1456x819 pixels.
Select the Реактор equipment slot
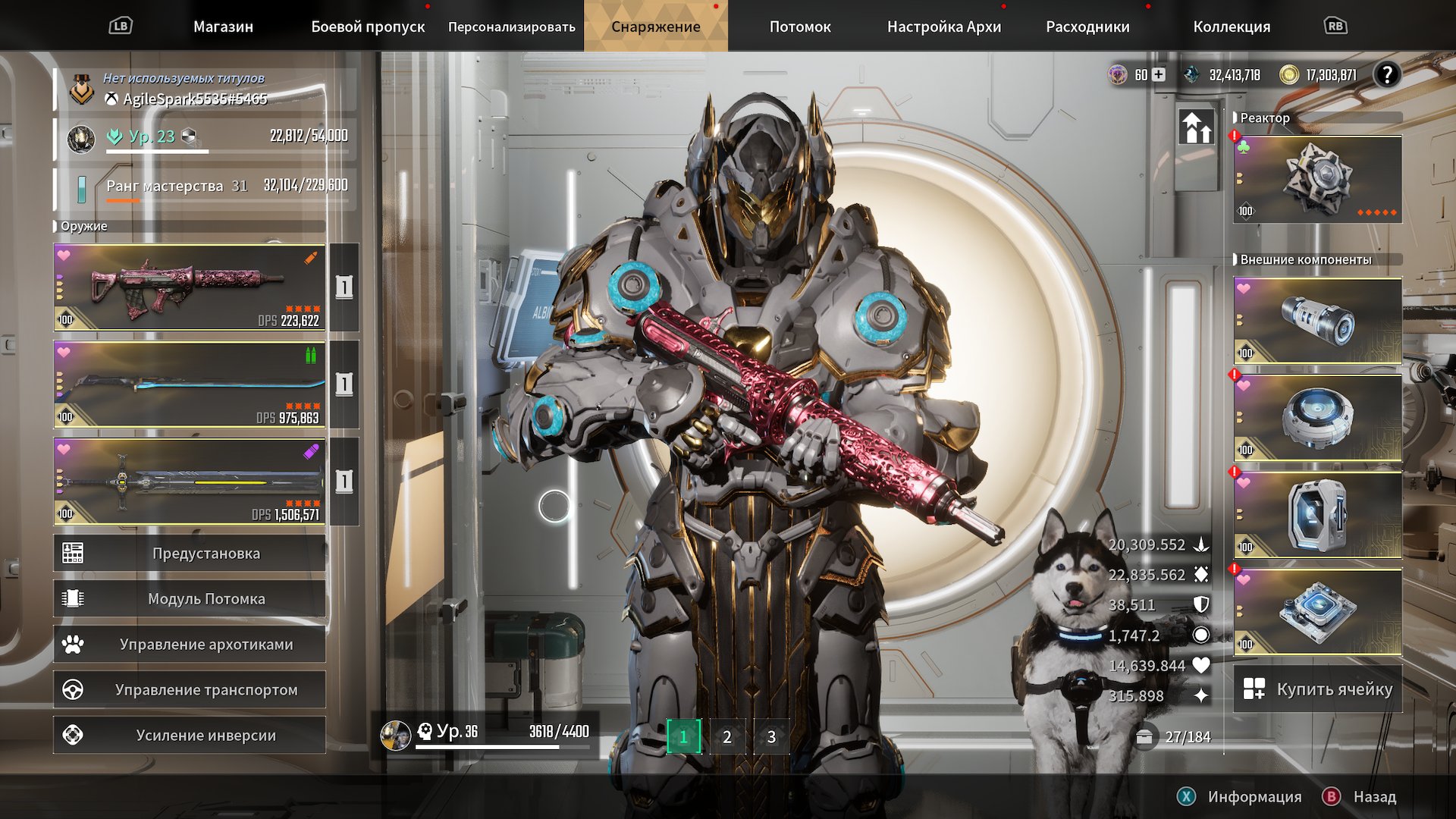pyautogui.click(x=1317, y=180)
